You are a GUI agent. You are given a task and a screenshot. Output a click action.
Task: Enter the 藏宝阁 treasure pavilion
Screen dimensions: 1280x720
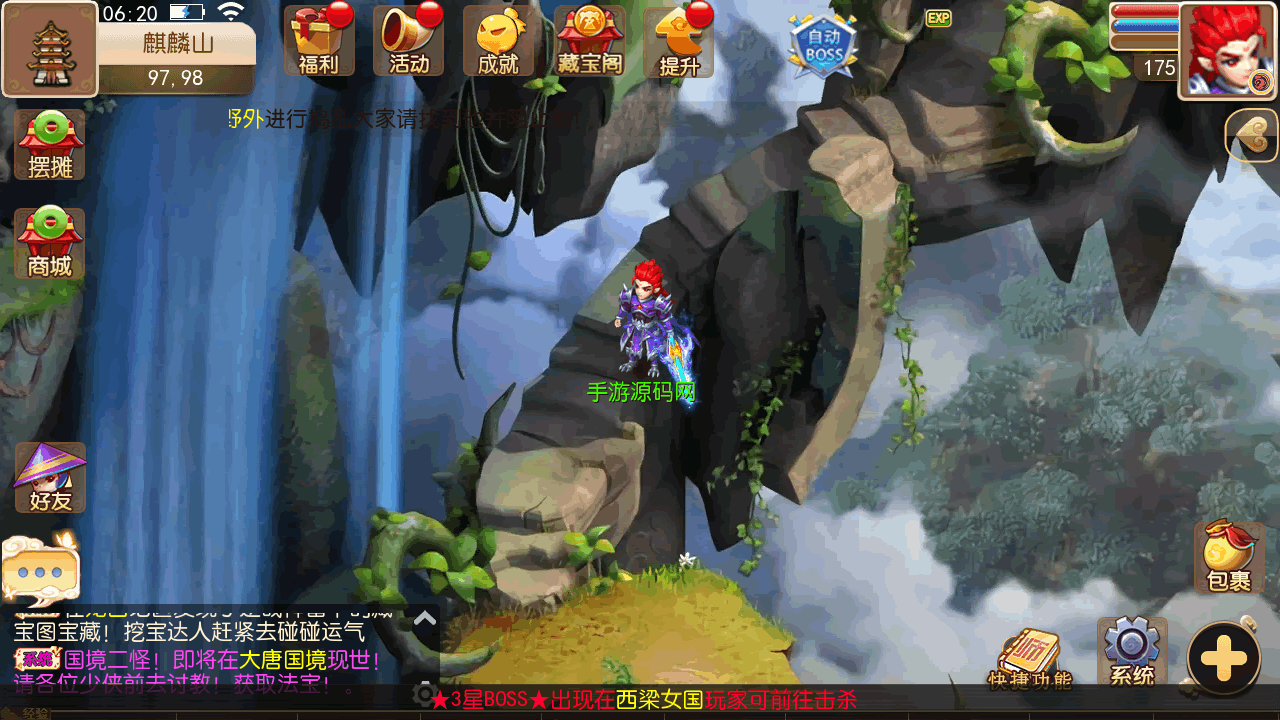pyautogui.click(x=589, y=41)
